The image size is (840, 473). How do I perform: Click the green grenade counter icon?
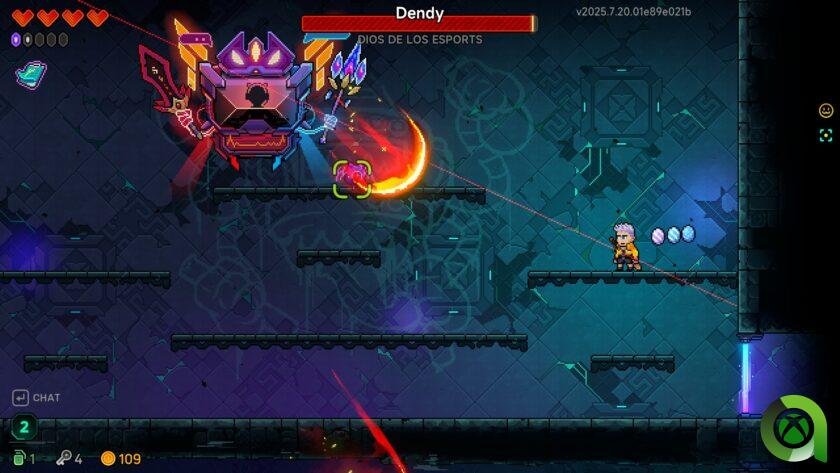(x=19, y=458)
